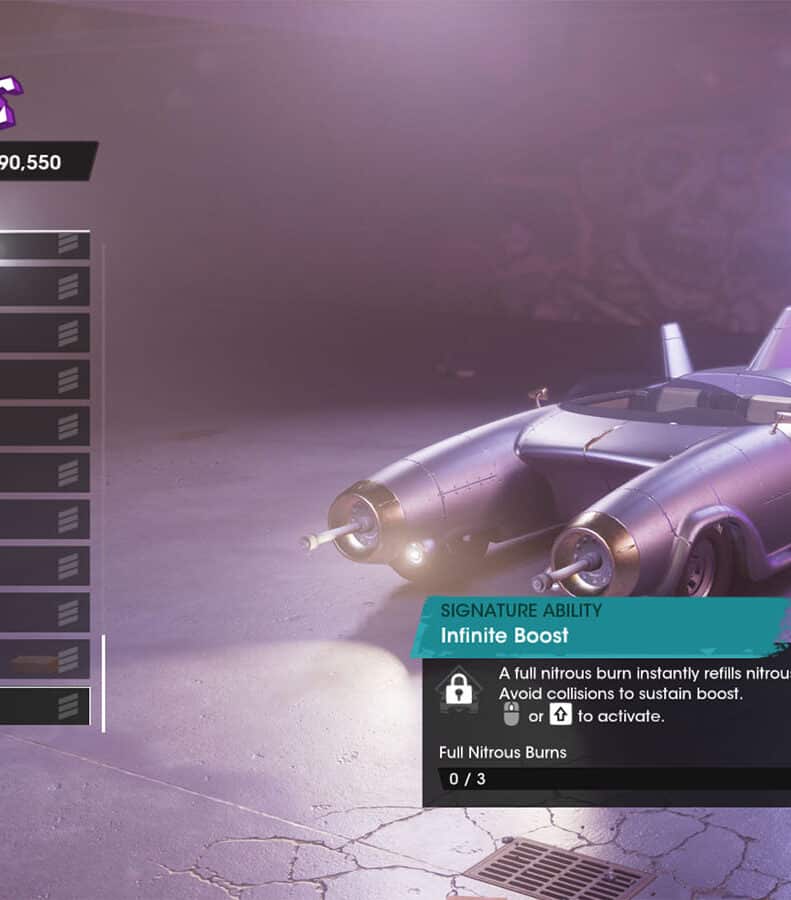Image resolution: width=791 pixels, height=900 pixels.
Task: Click the vehicle list's white scrollbar handle
Action: pos(103,682)
